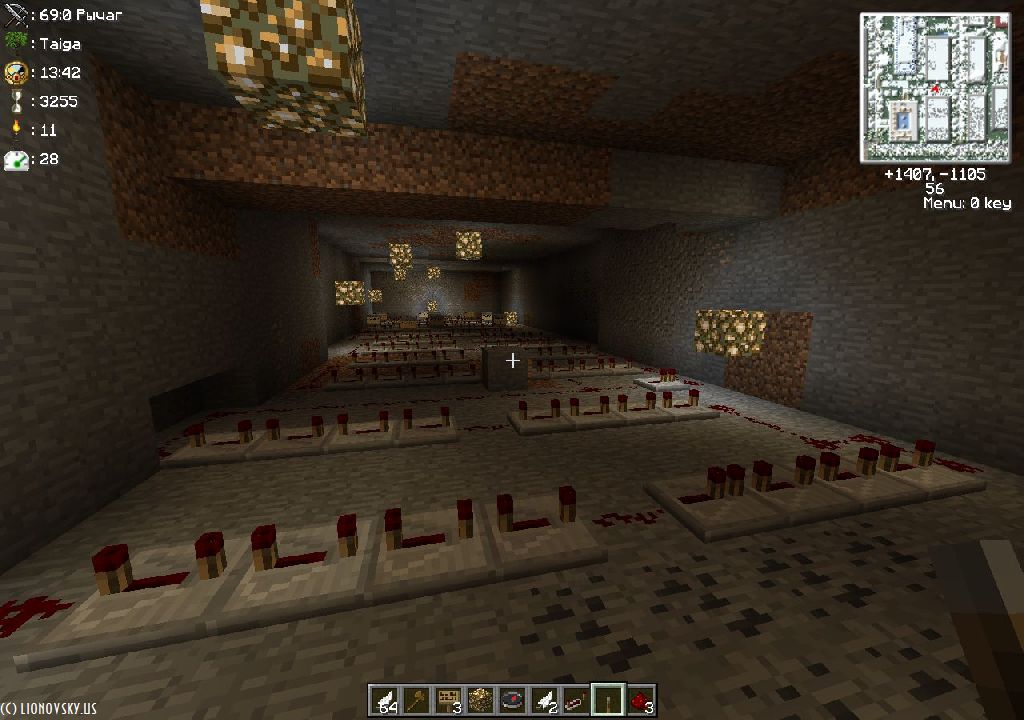The image size is (1024, 720).
Task: Click the minimap in the corner
Action: point(937,88)
